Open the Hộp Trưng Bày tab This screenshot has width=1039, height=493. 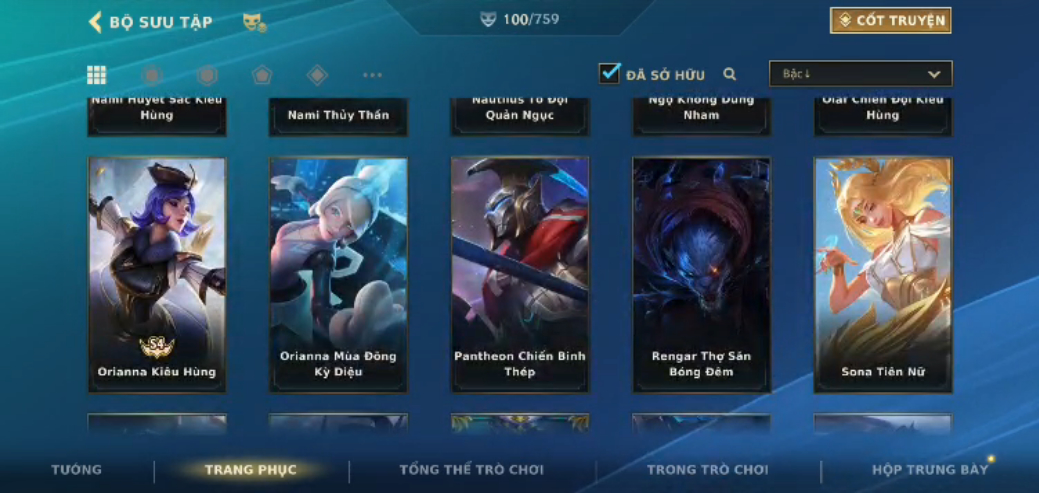point(929,469)
